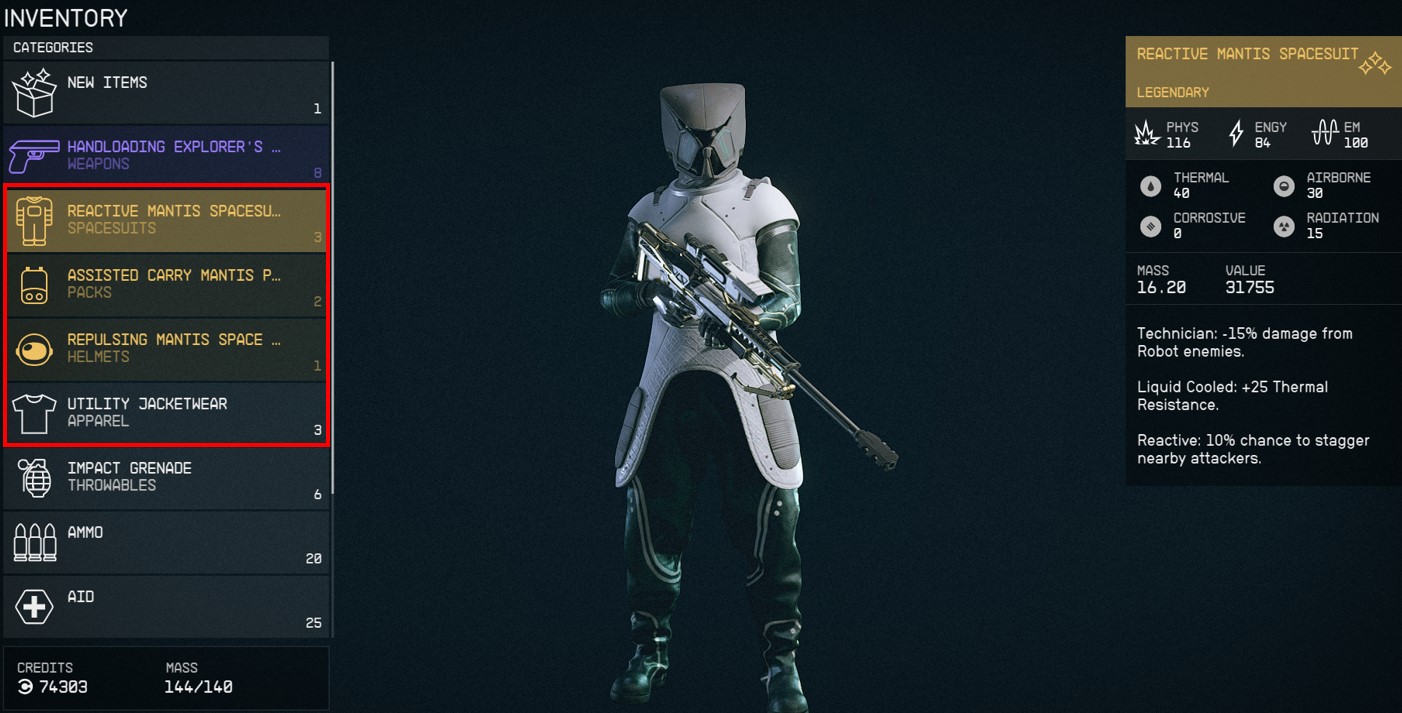The width and height of the screenshot is (1402, 713).
Task: Choose the Reactive Mantis Spacesuit entry
Action: 166,219
